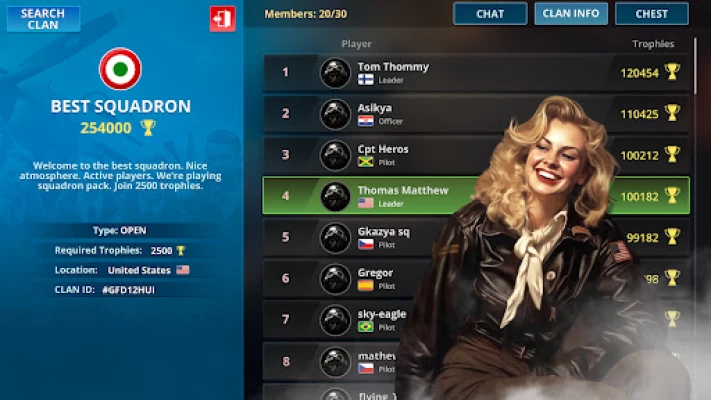Open the Search Clan button

pyautogui.click(x=43, y=19)
